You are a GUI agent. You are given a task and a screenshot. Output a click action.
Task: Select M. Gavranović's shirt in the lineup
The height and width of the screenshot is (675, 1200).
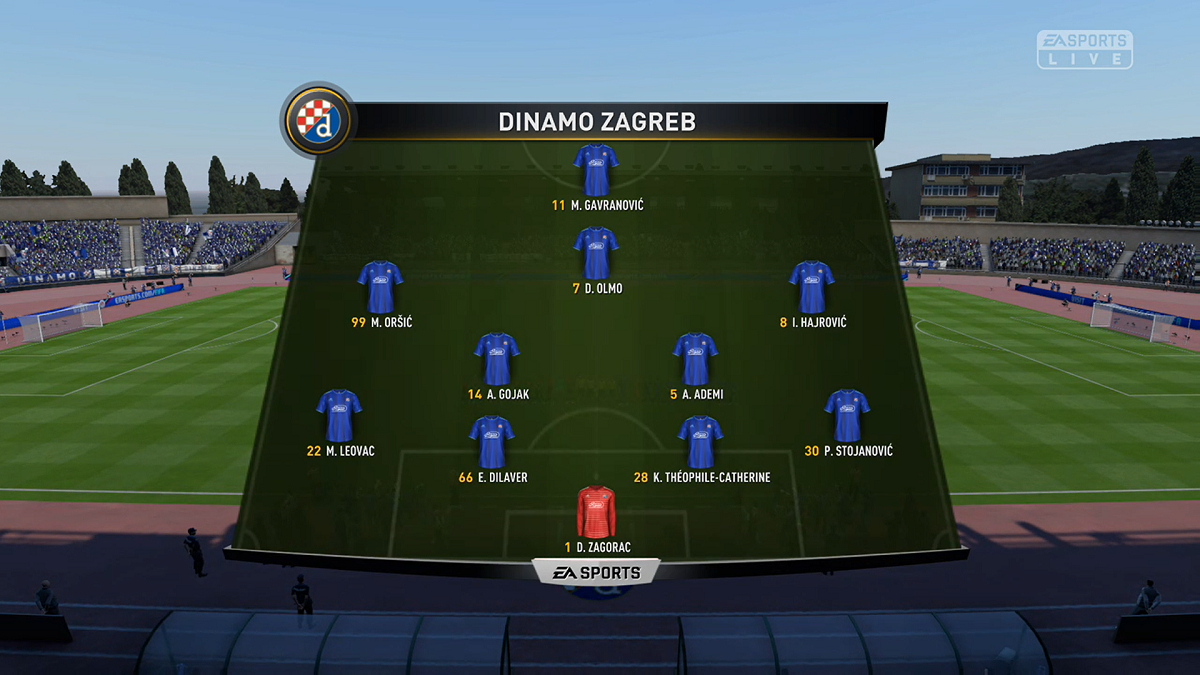595,170
